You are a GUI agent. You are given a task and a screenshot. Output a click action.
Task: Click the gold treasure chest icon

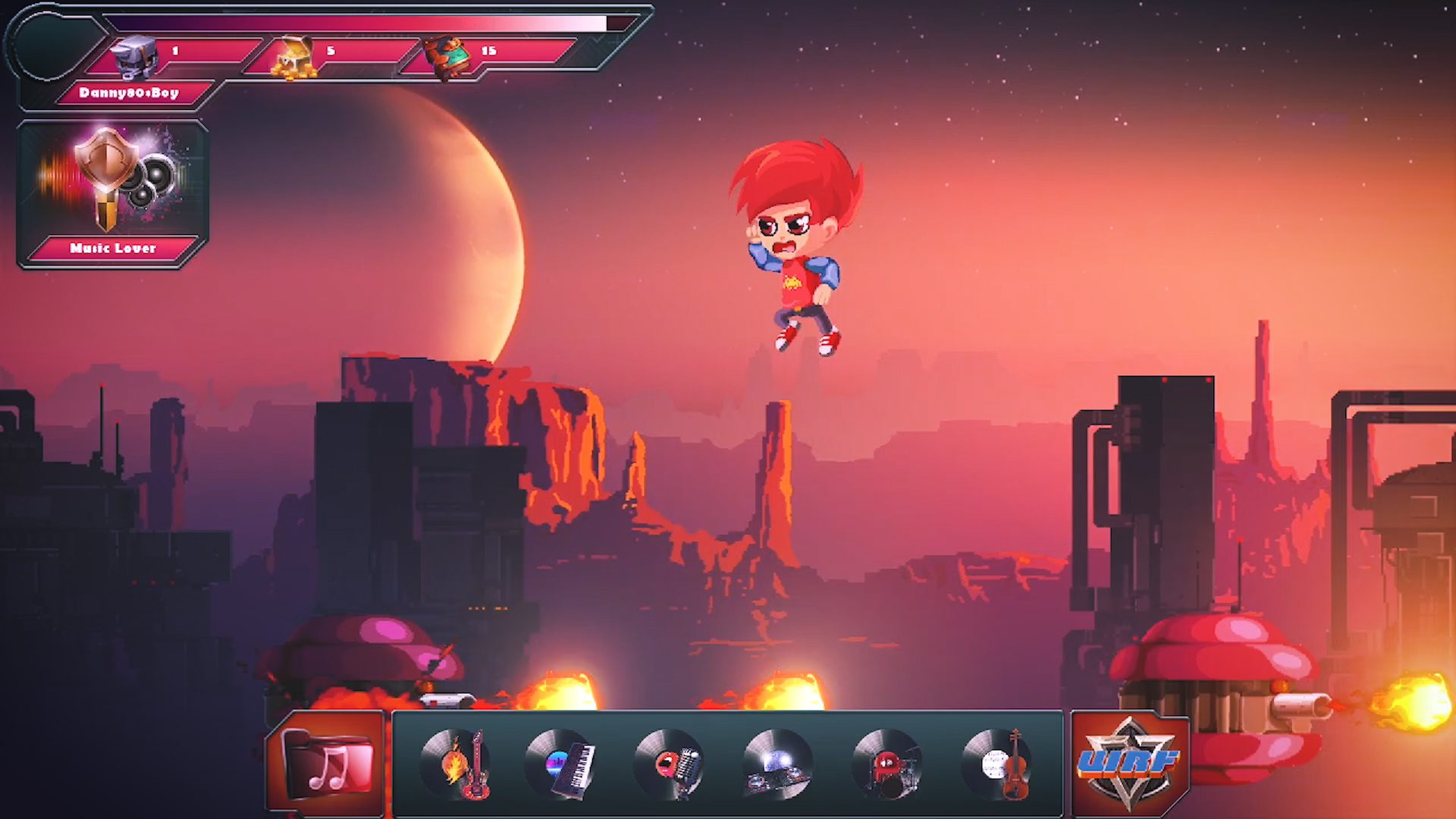coord(295,57)
